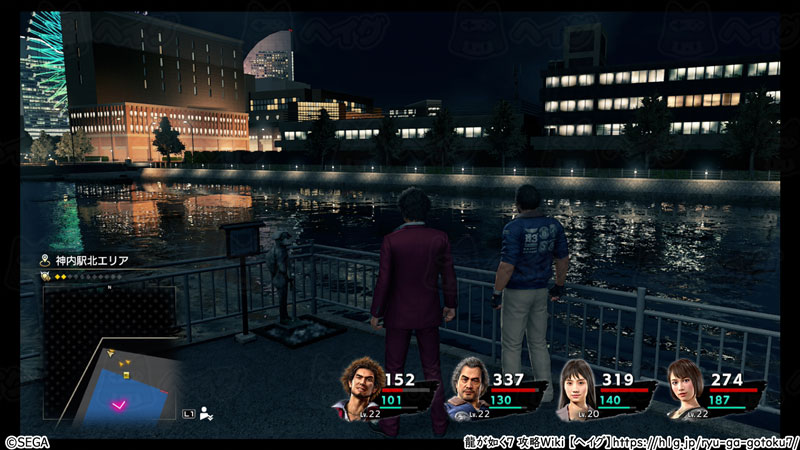The width and height of the screenshot is (800, 450).
Task: Click the pink checkmark marker on minimap
Action: click(x=120, y=402)
